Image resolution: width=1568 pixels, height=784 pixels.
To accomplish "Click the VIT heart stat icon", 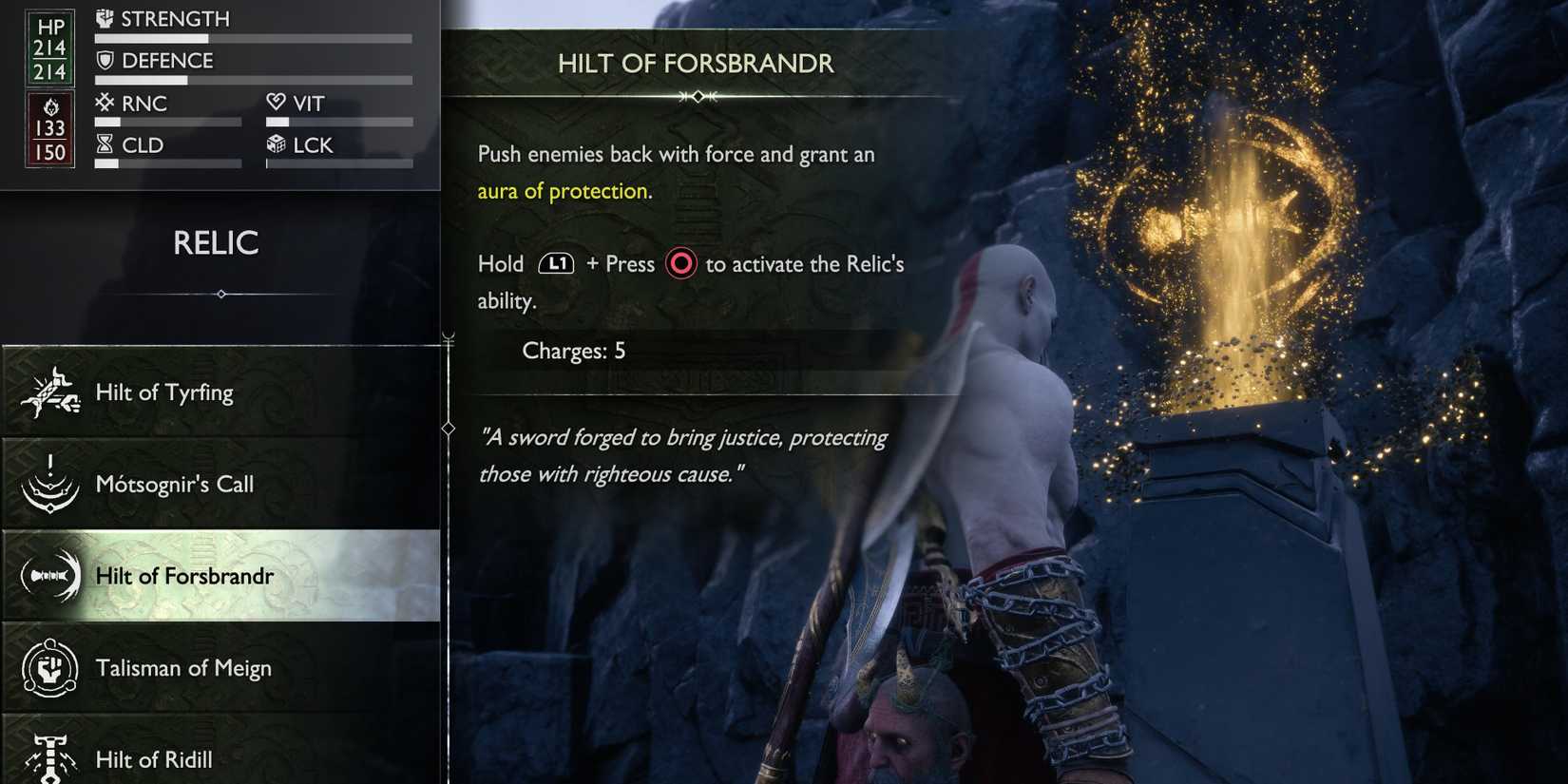I will click(x=277, y=103).
